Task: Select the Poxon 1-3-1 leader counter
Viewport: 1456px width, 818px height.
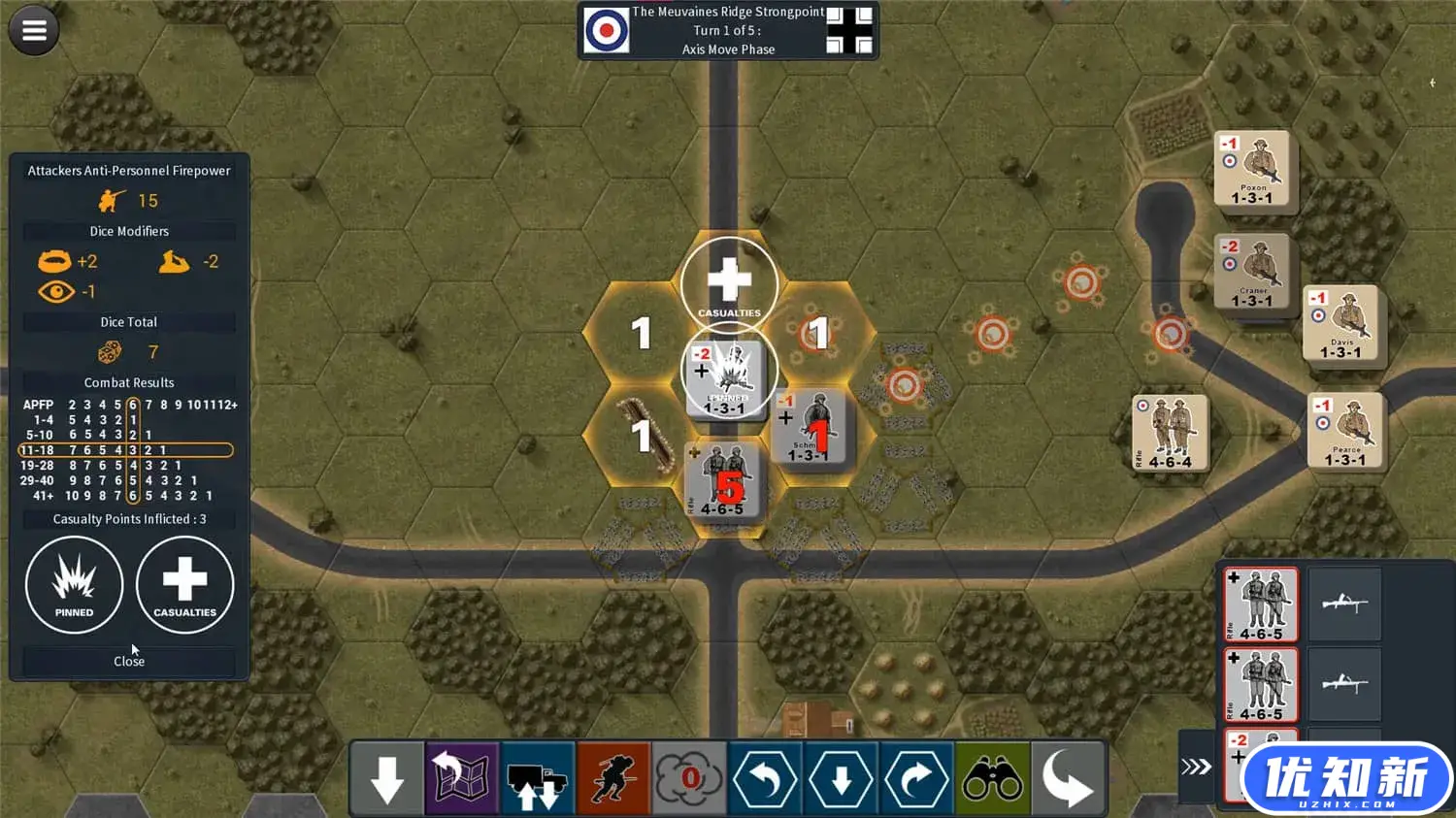Action: pyautogui.click(x=1251, y=170)
